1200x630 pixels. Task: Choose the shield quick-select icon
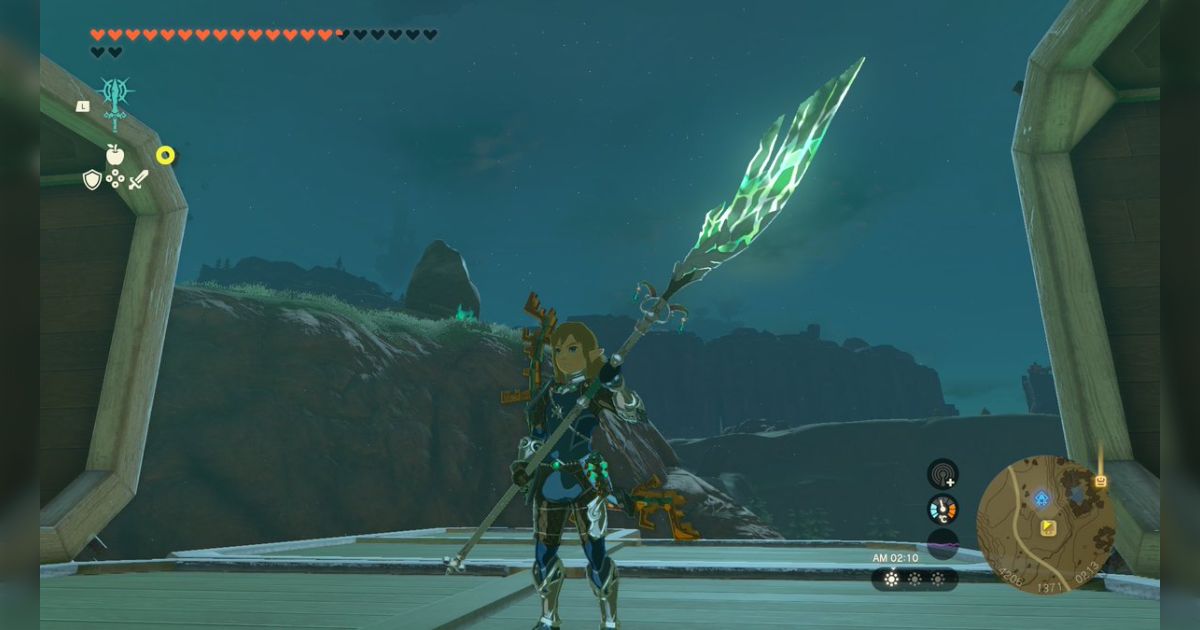point(92,179)
